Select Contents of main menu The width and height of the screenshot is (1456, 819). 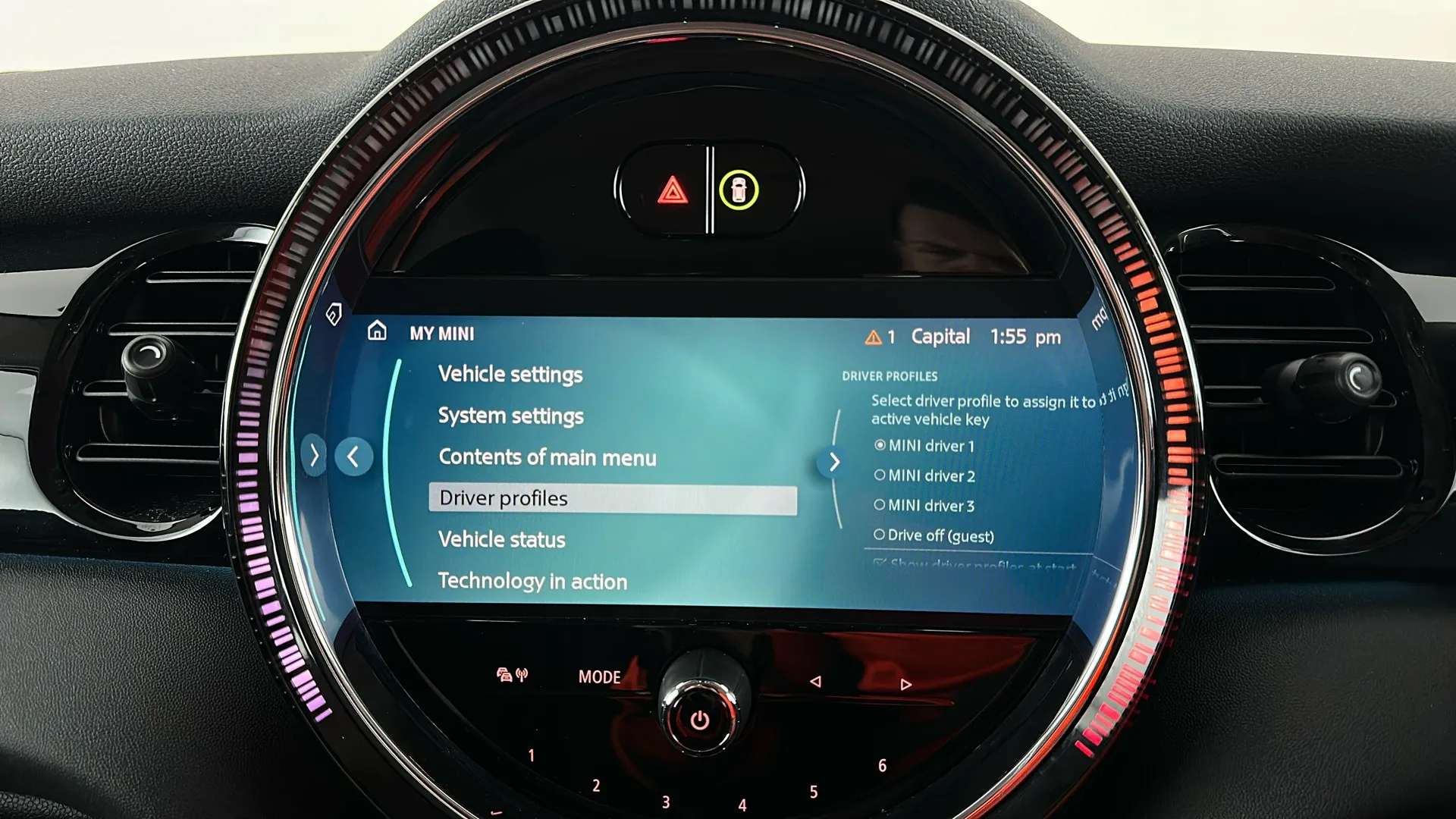[x=548, y=457]
